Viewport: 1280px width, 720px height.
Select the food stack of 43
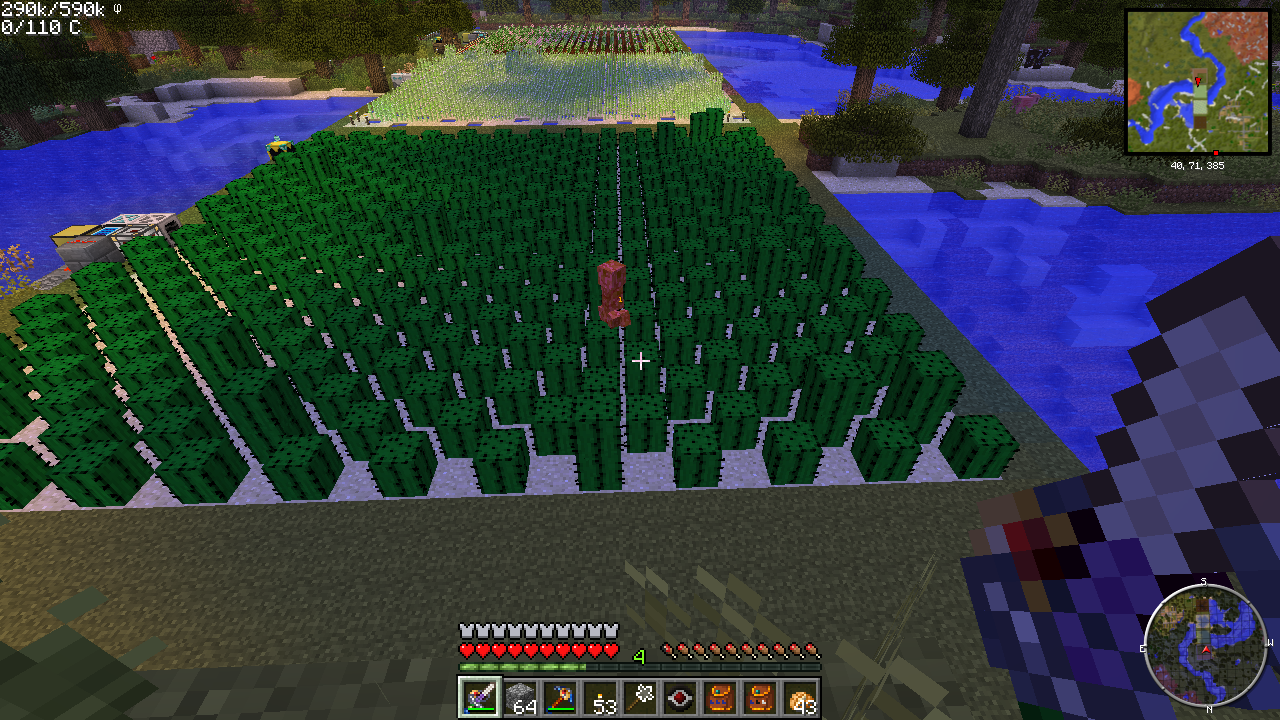tap(800, 697)
